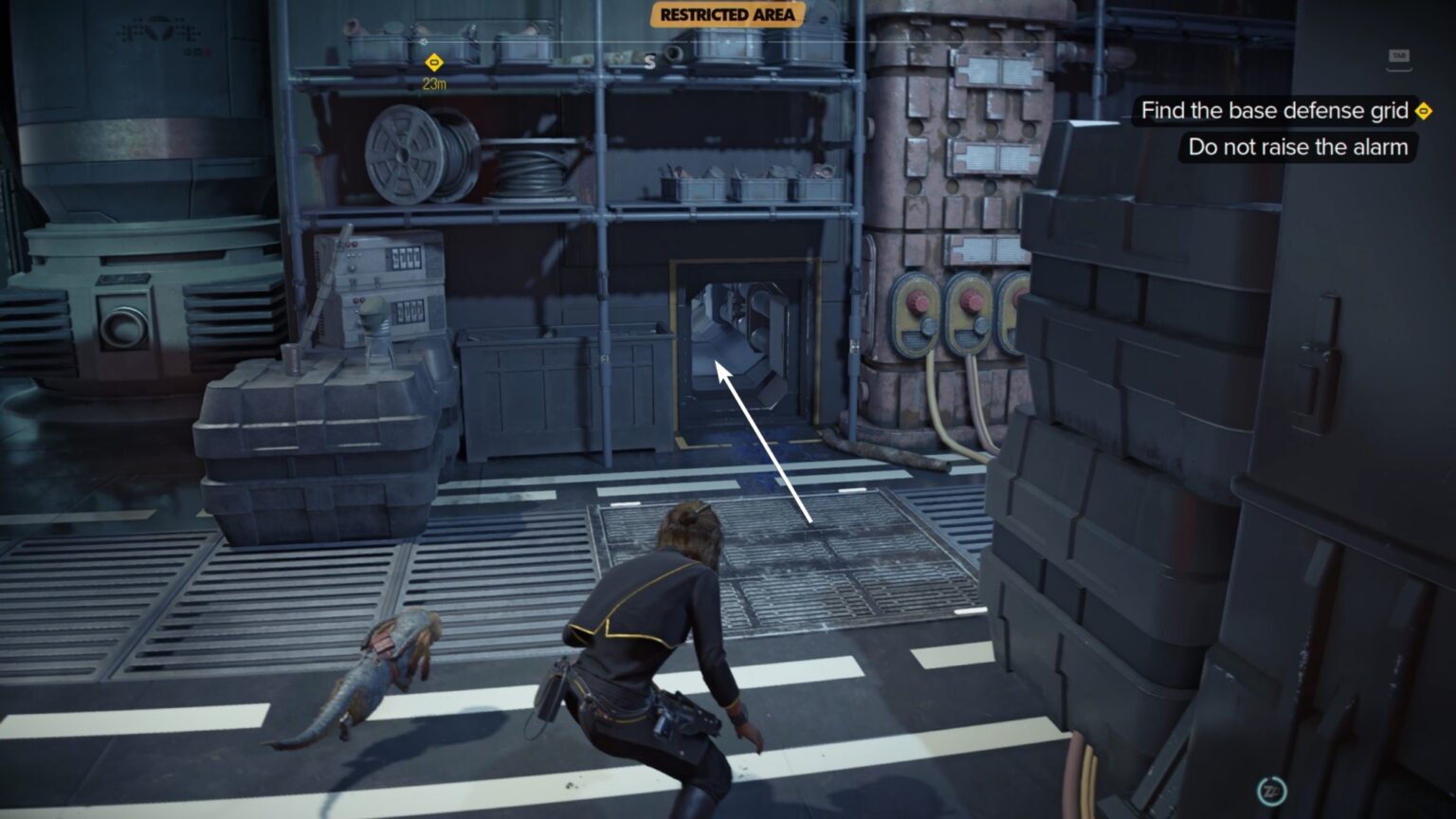The height and width of the screenshot is (819, 1456).
Task: Click the RESTRICTED AREA banner
Action: point(726,15)
